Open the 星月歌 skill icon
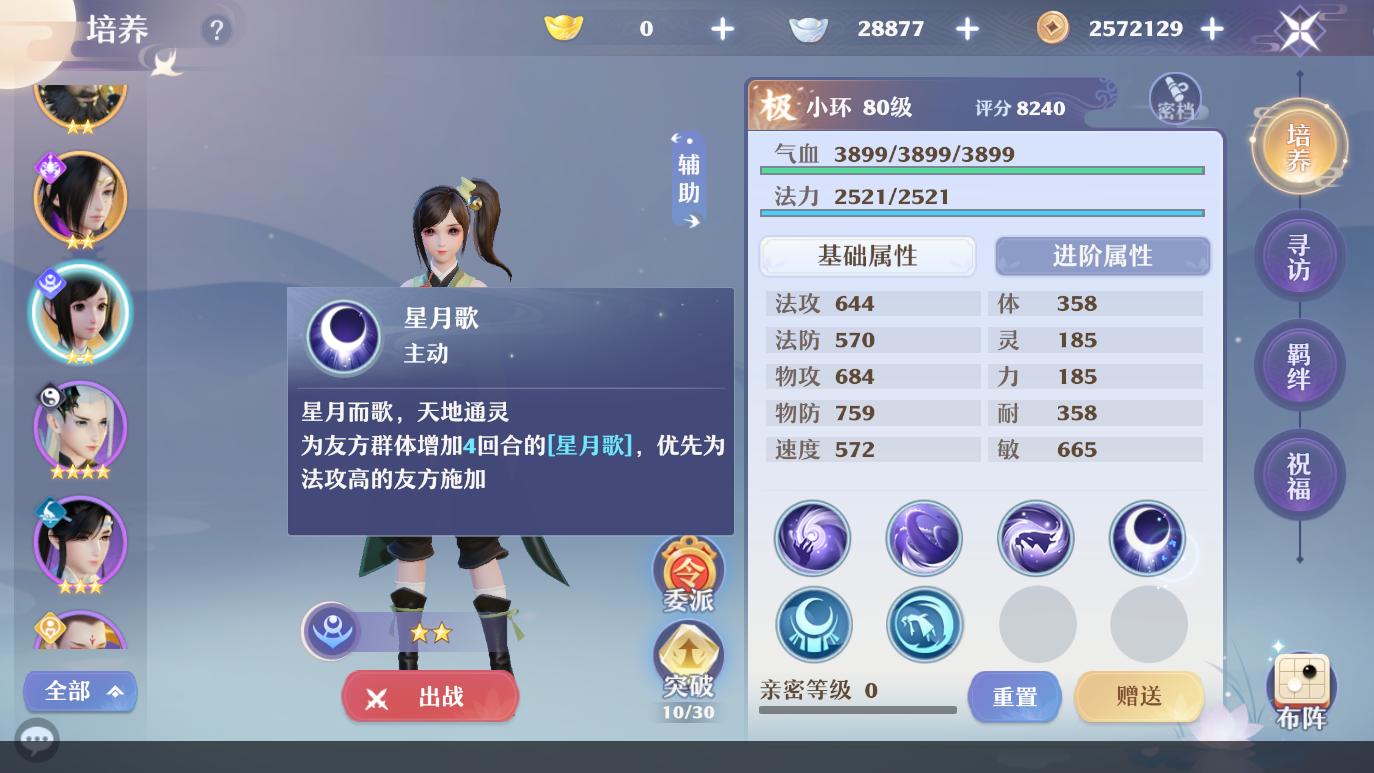This screenshot has width=1374, height=773. tap(1148, 538)
